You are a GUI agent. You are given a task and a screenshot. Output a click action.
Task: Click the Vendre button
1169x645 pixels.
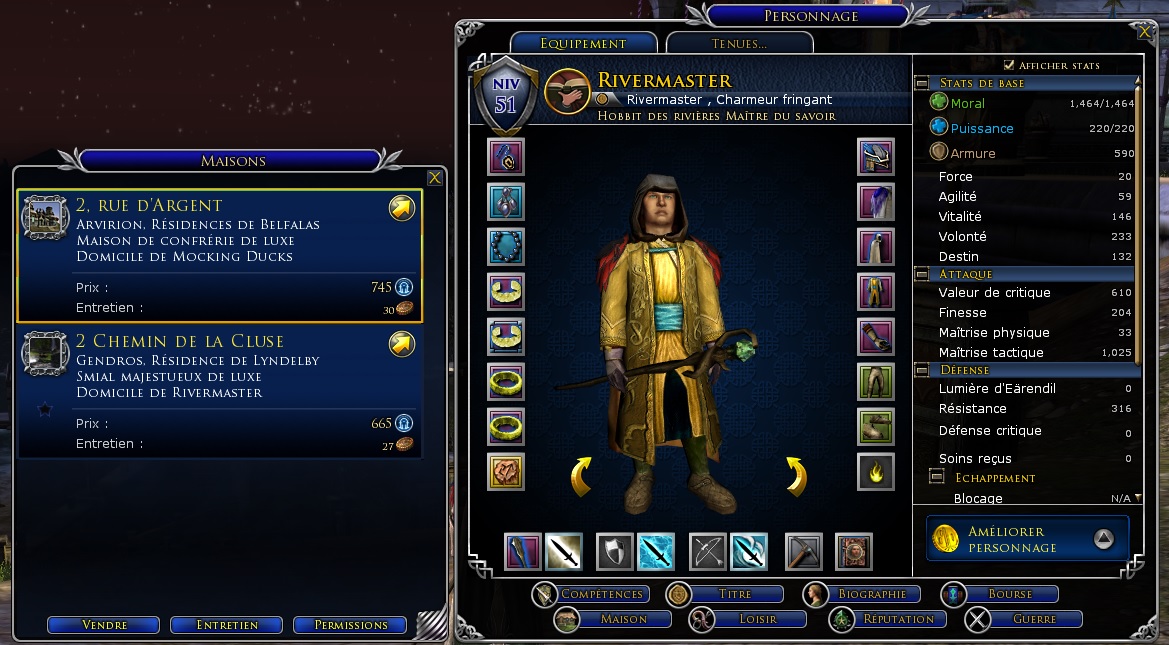pyautogui.click(x=105, y=625)
